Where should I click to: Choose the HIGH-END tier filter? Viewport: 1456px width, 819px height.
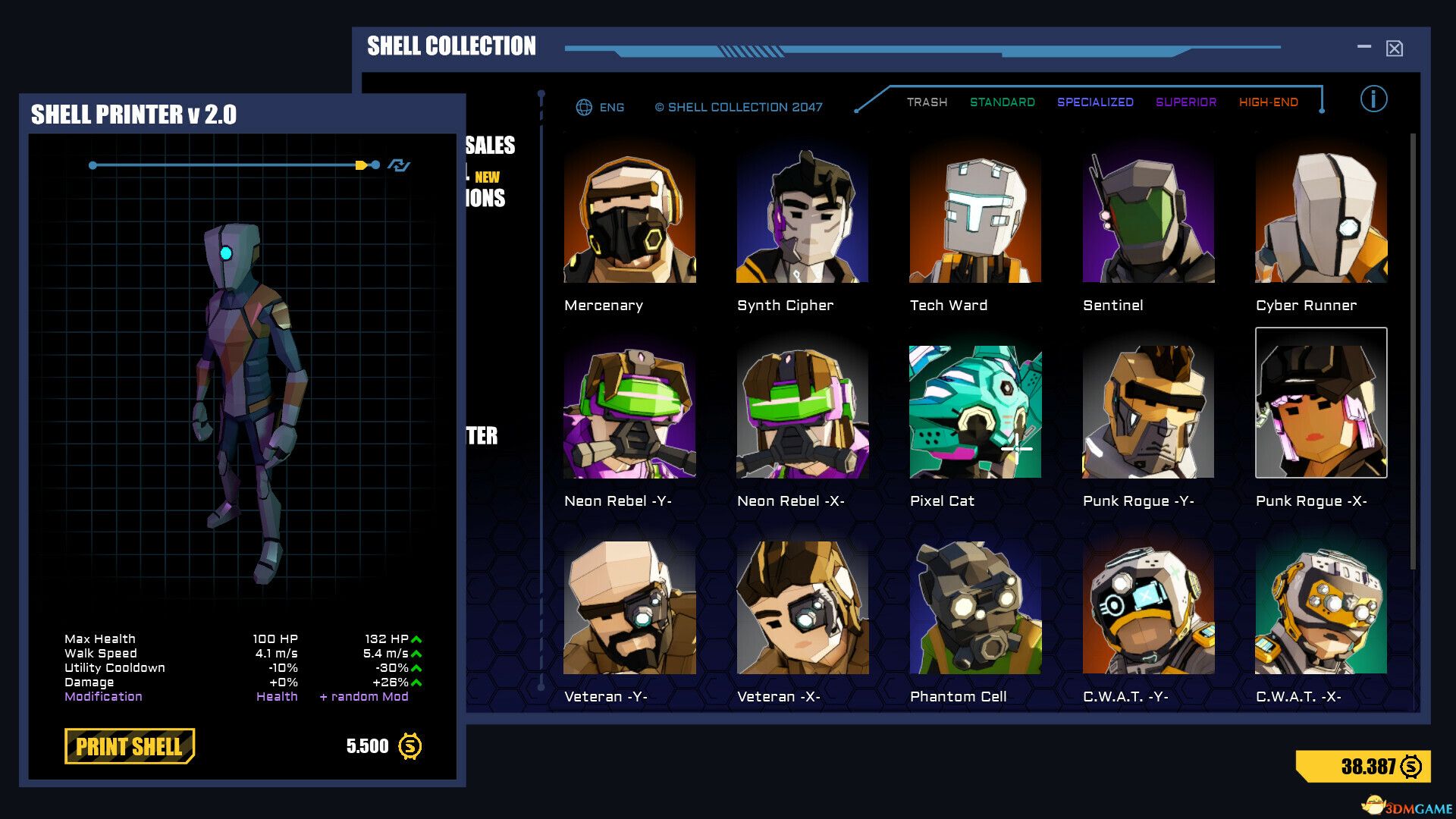[x=1268, y=102]
